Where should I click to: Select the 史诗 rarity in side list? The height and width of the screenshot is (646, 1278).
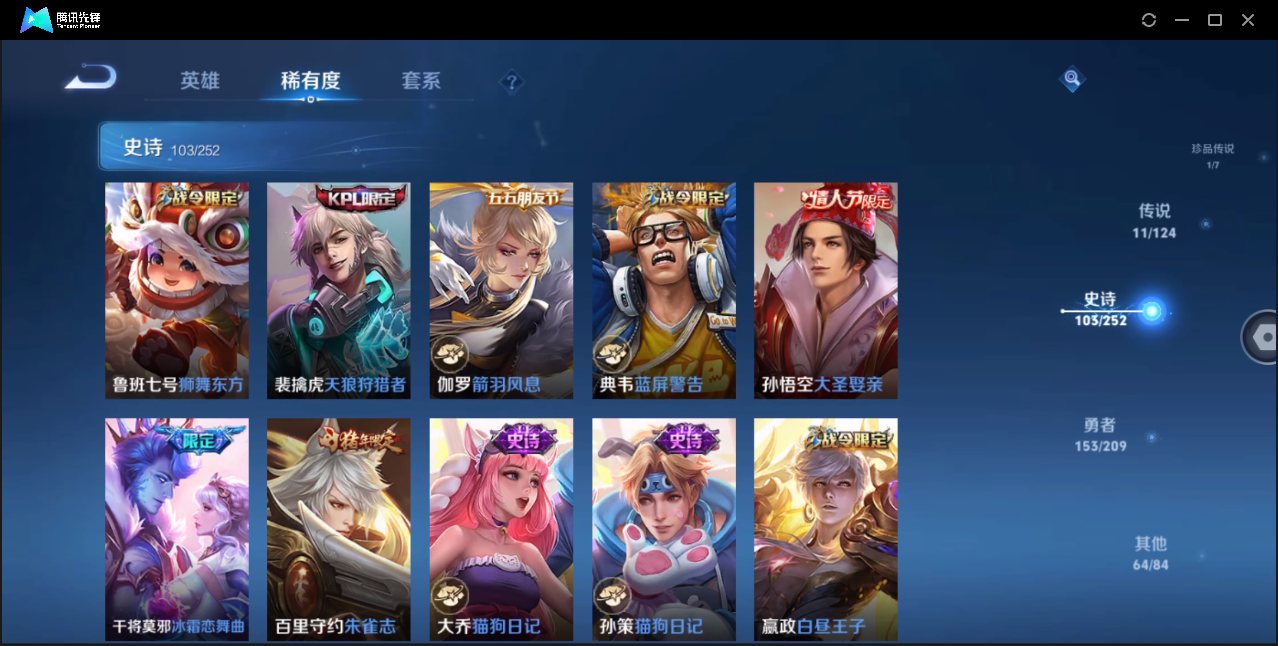(x=1100, y=309)
